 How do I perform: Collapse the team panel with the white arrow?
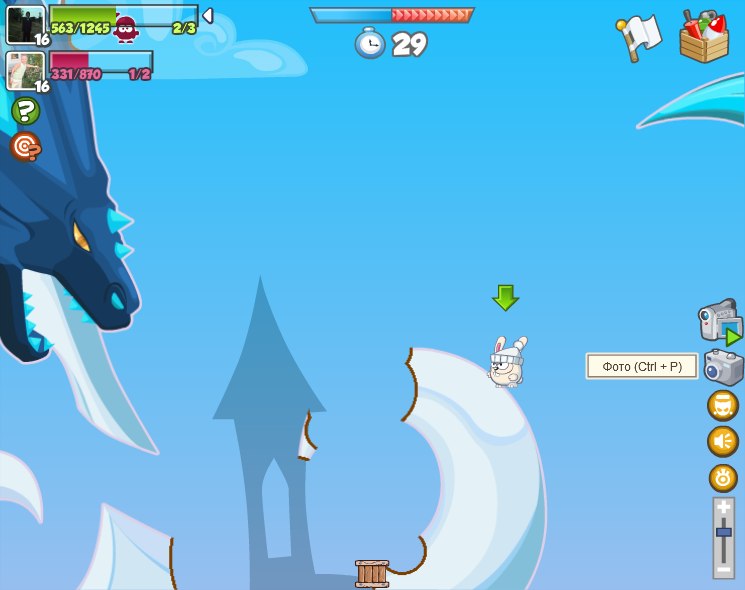coord(208,16)
